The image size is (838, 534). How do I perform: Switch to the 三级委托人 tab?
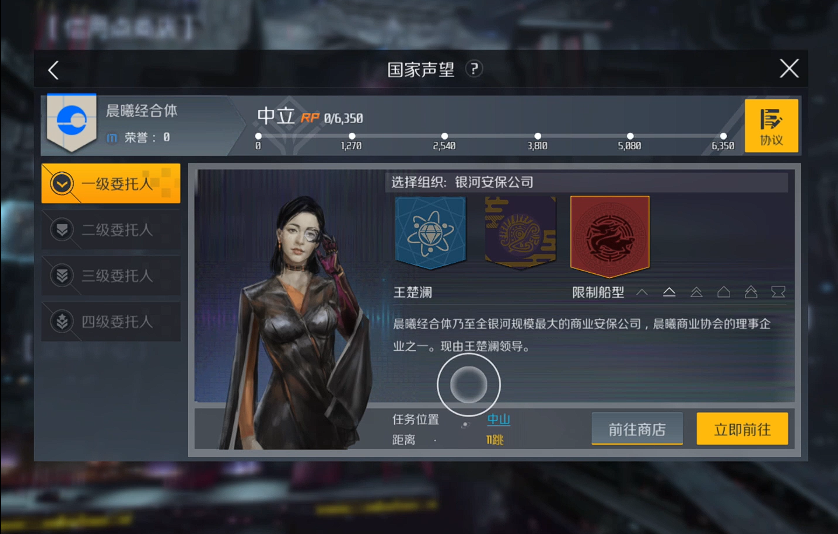(x=111, y=276)
